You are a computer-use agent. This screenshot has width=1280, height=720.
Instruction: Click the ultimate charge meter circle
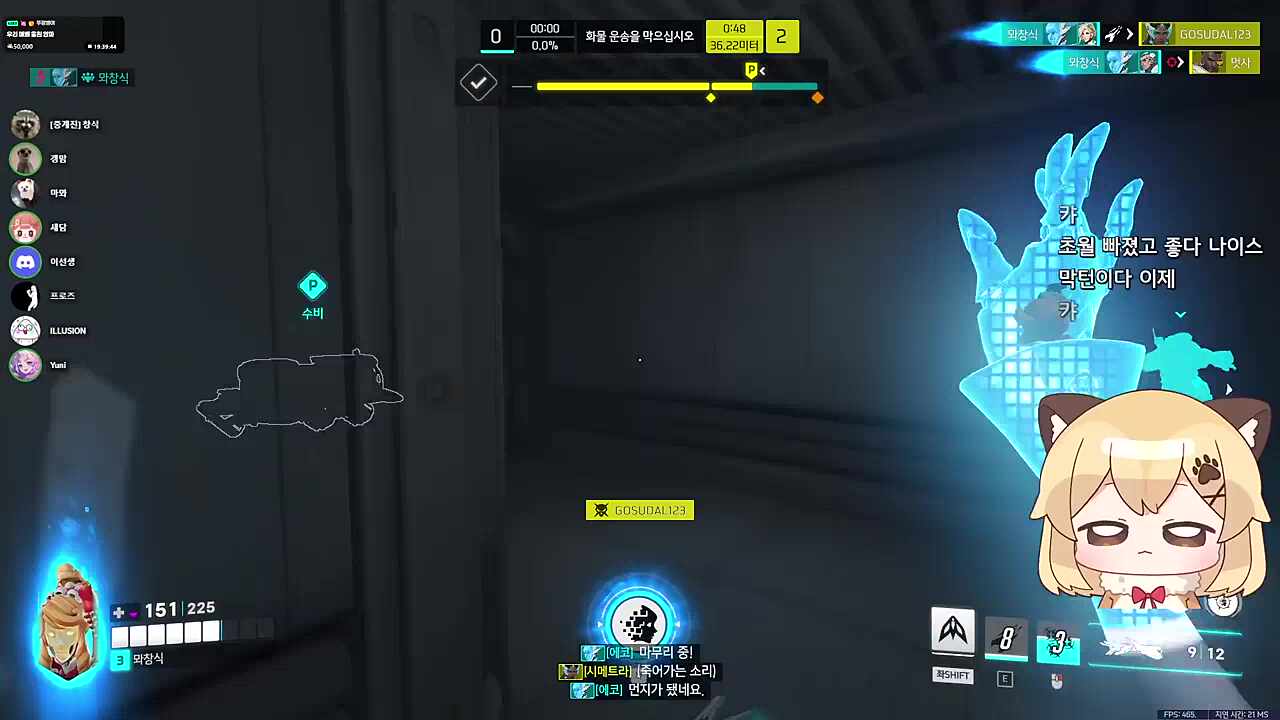639,622
